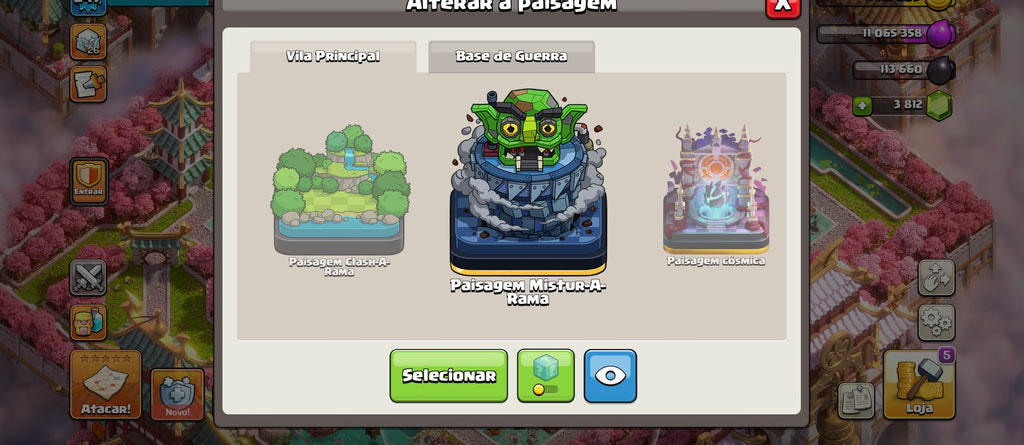Click the green cube button
The width and height of the screenshot is (1024, 445).
coord(545,375)
